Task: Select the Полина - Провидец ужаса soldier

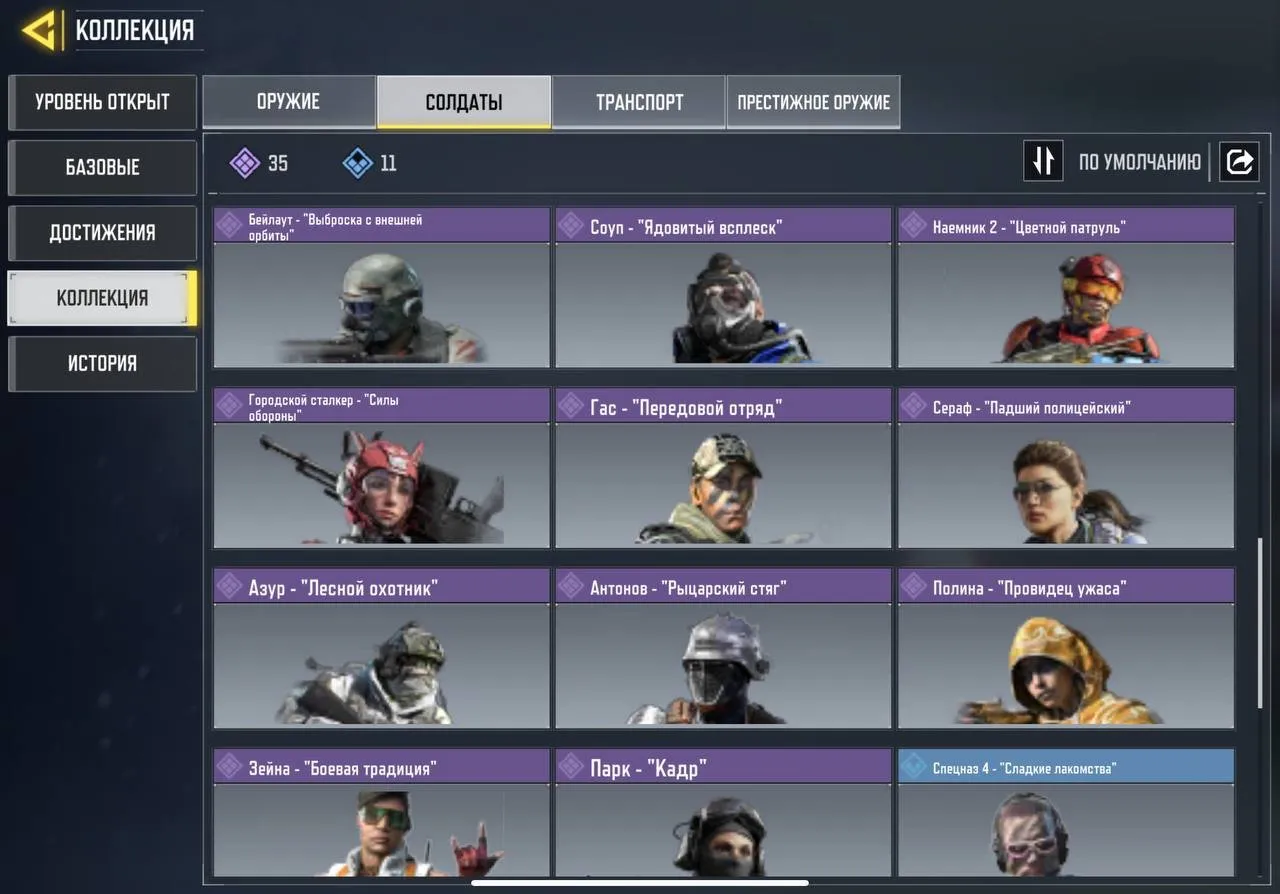Action: click(x=1065, y=650)
